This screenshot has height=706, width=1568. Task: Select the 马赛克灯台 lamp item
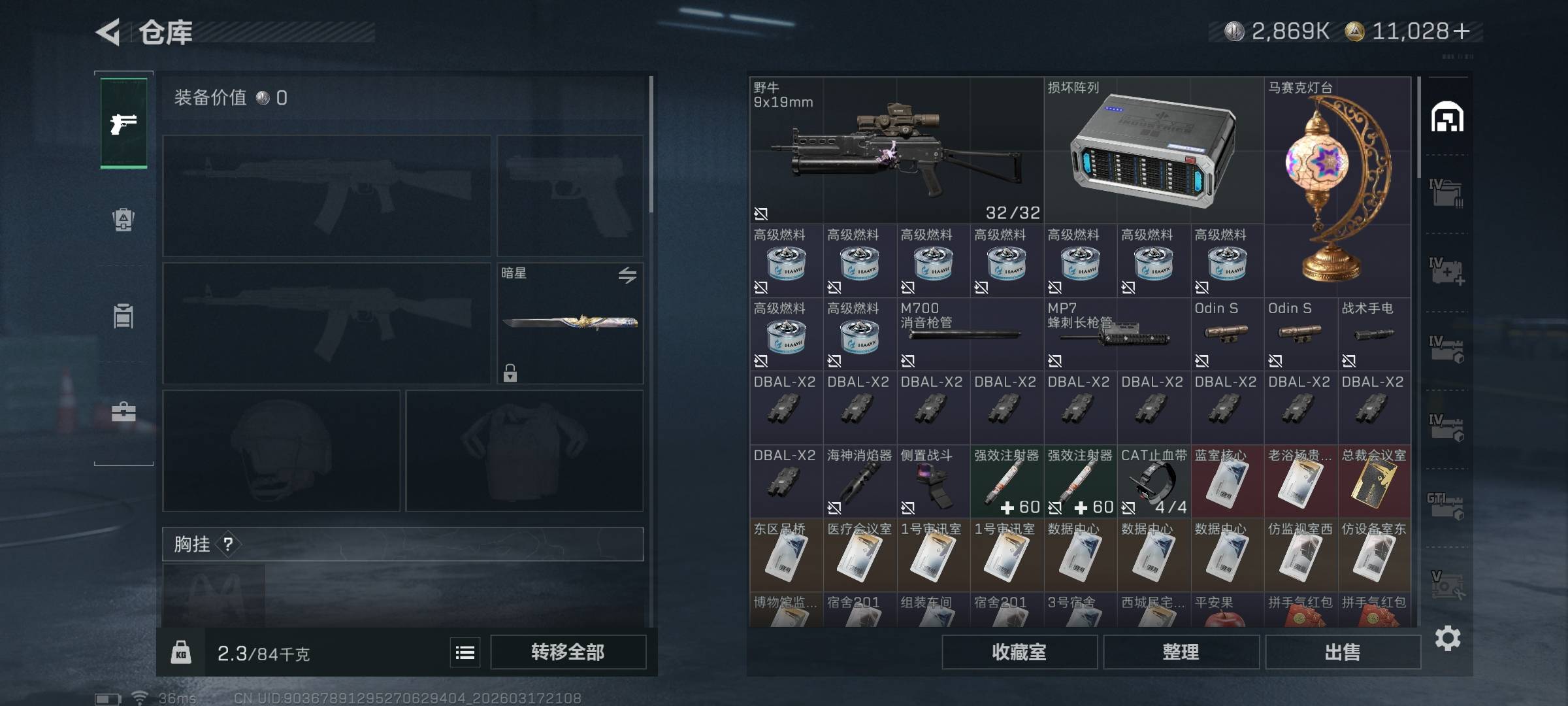click(1337, 187)
